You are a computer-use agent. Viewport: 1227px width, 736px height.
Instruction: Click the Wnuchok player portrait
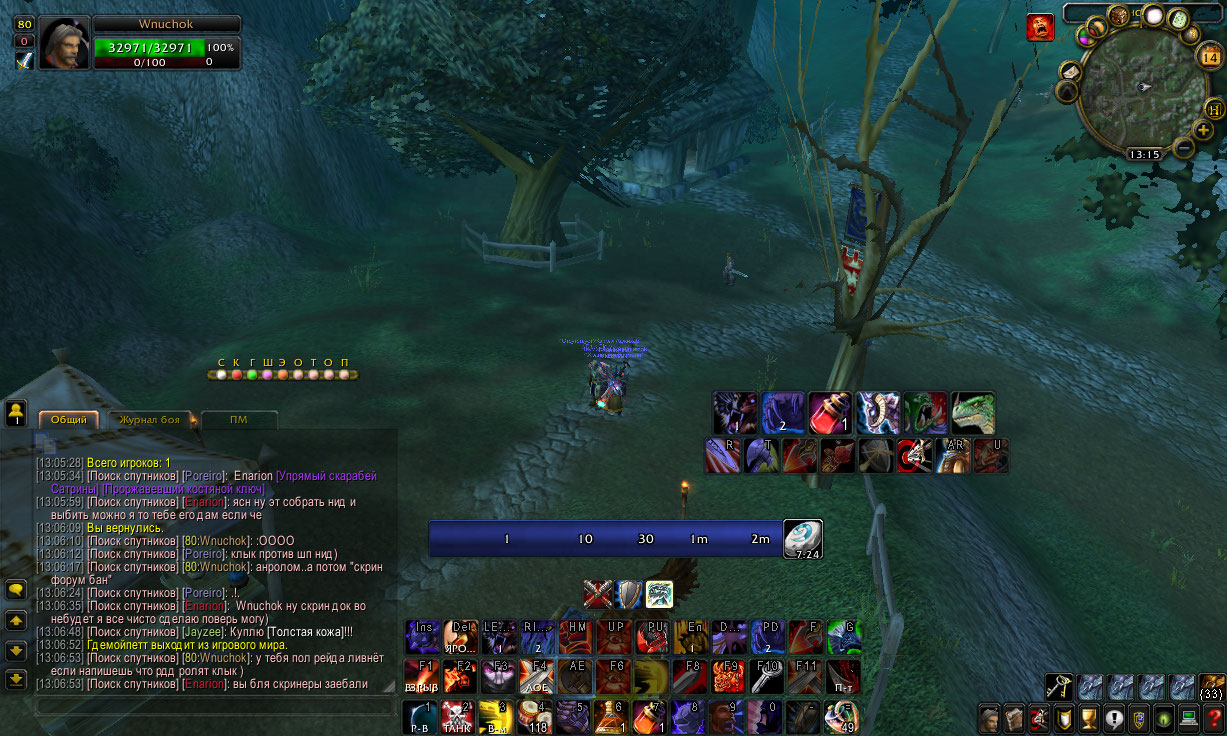click(x=66, y=43)
